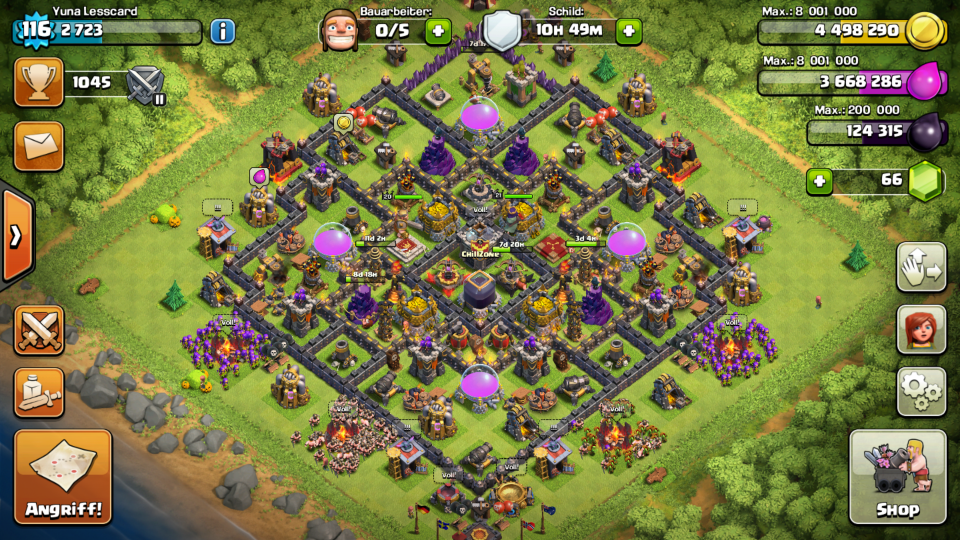Image resolution: width=960 pixels, height=540 pixels.
Task: Buy more shield time with the plus button
Action: coord(628,30)
